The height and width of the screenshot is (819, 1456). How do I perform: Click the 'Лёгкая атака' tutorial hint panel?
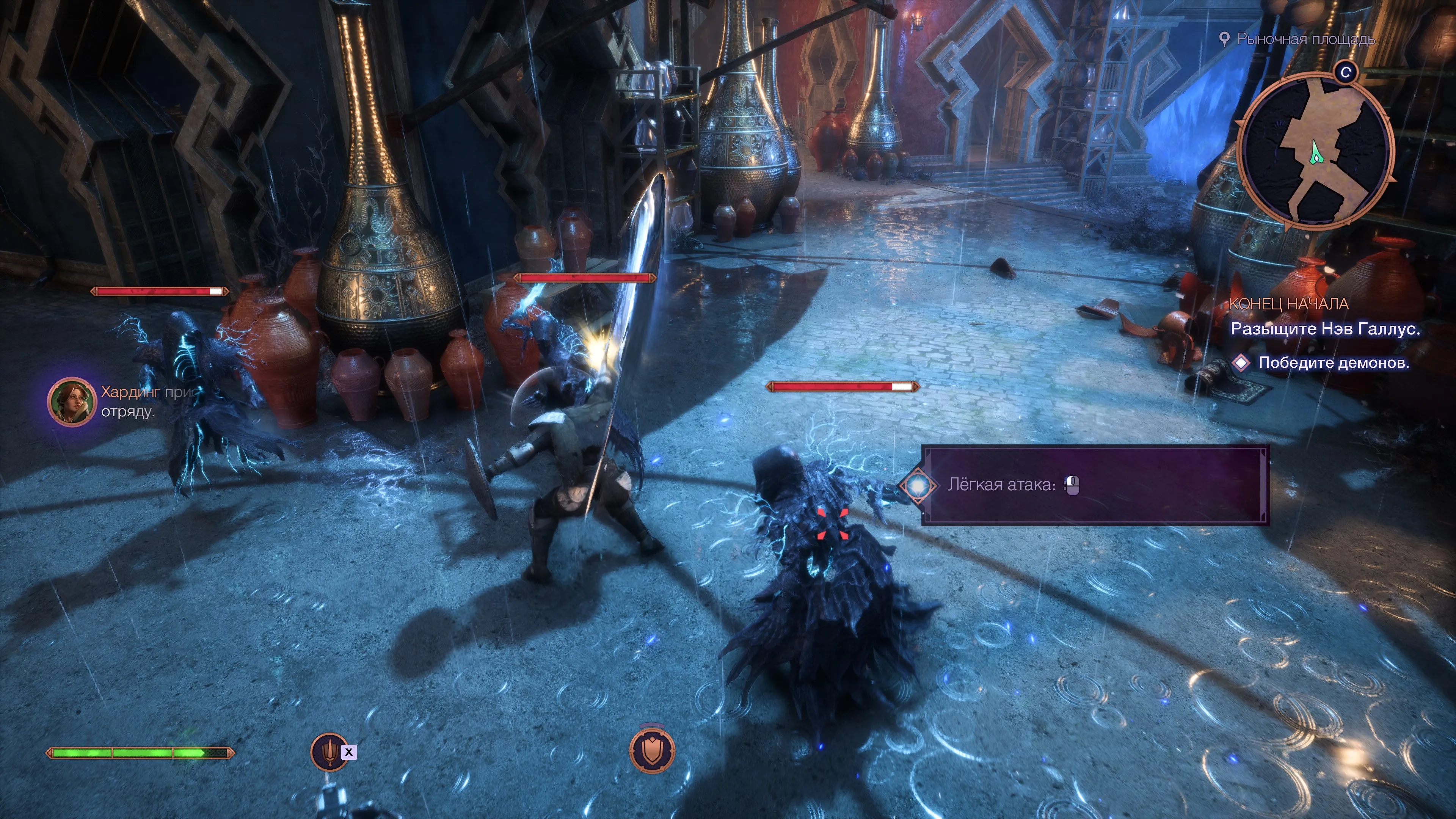point(1094,485)
